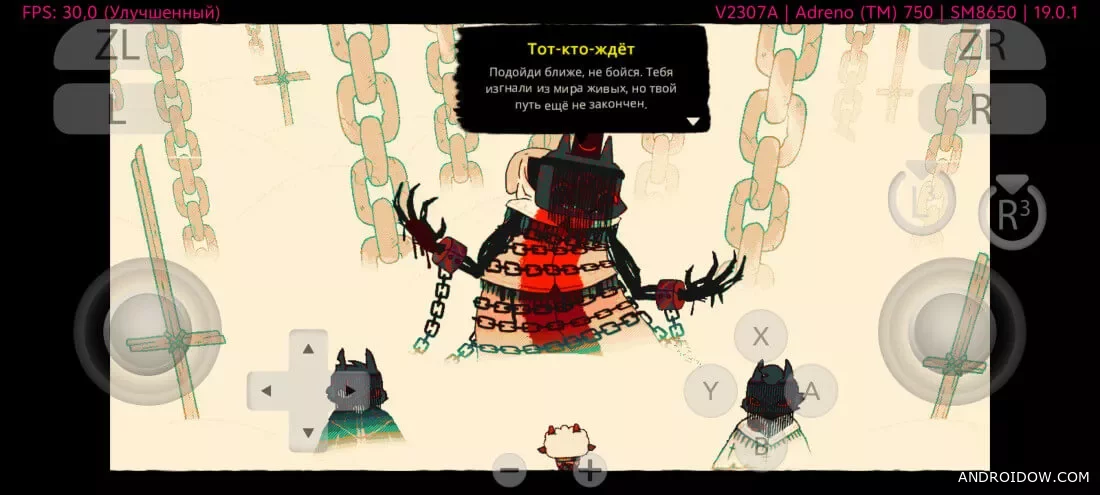Tap the on-screen X face button
This screenshot has height=495, width=1100.
[761, 336]
